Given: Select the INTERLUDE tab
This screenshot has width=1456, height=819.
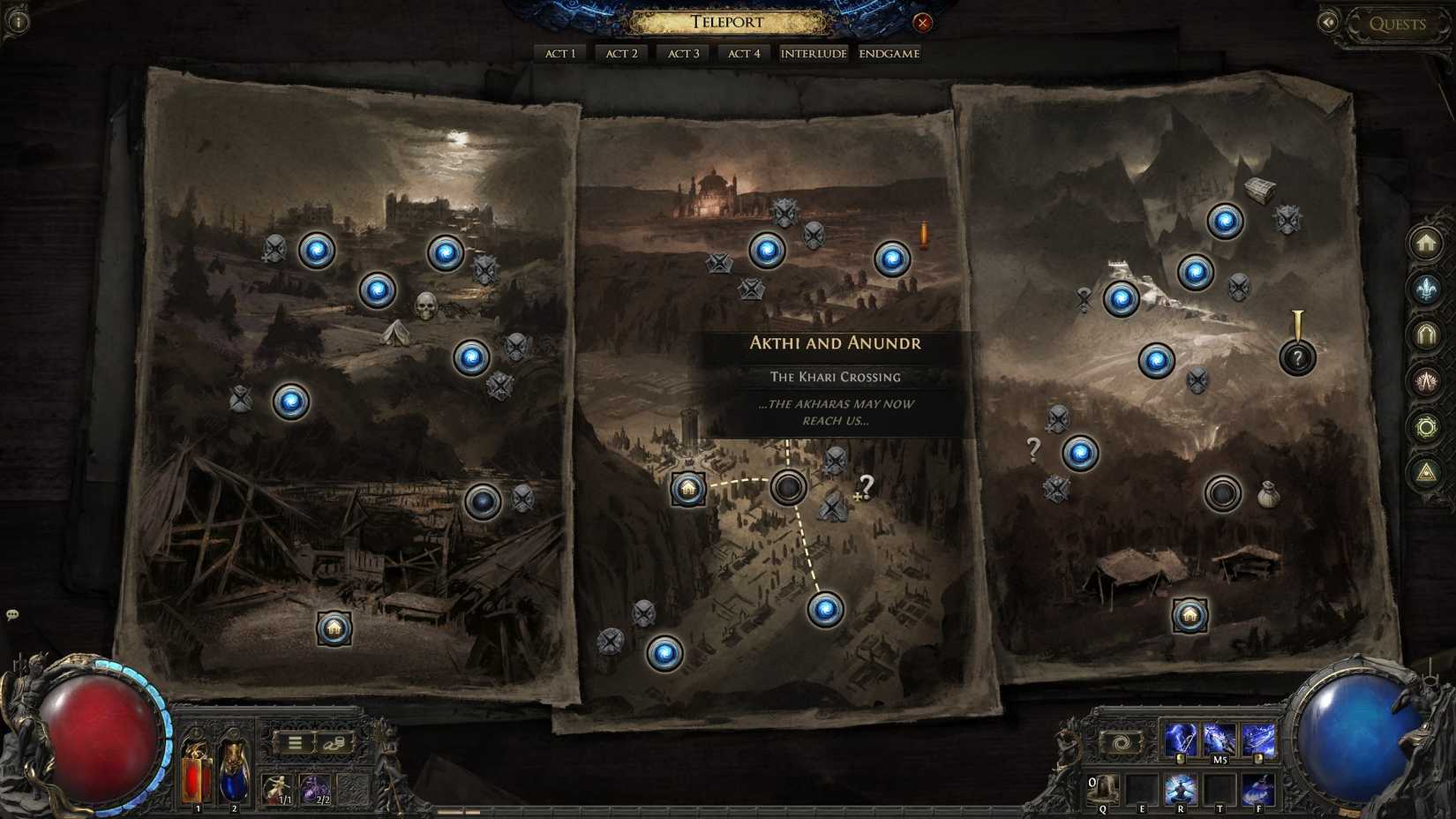Looking at the screenshot, I should pyautogui.click(x=813, y=53).
